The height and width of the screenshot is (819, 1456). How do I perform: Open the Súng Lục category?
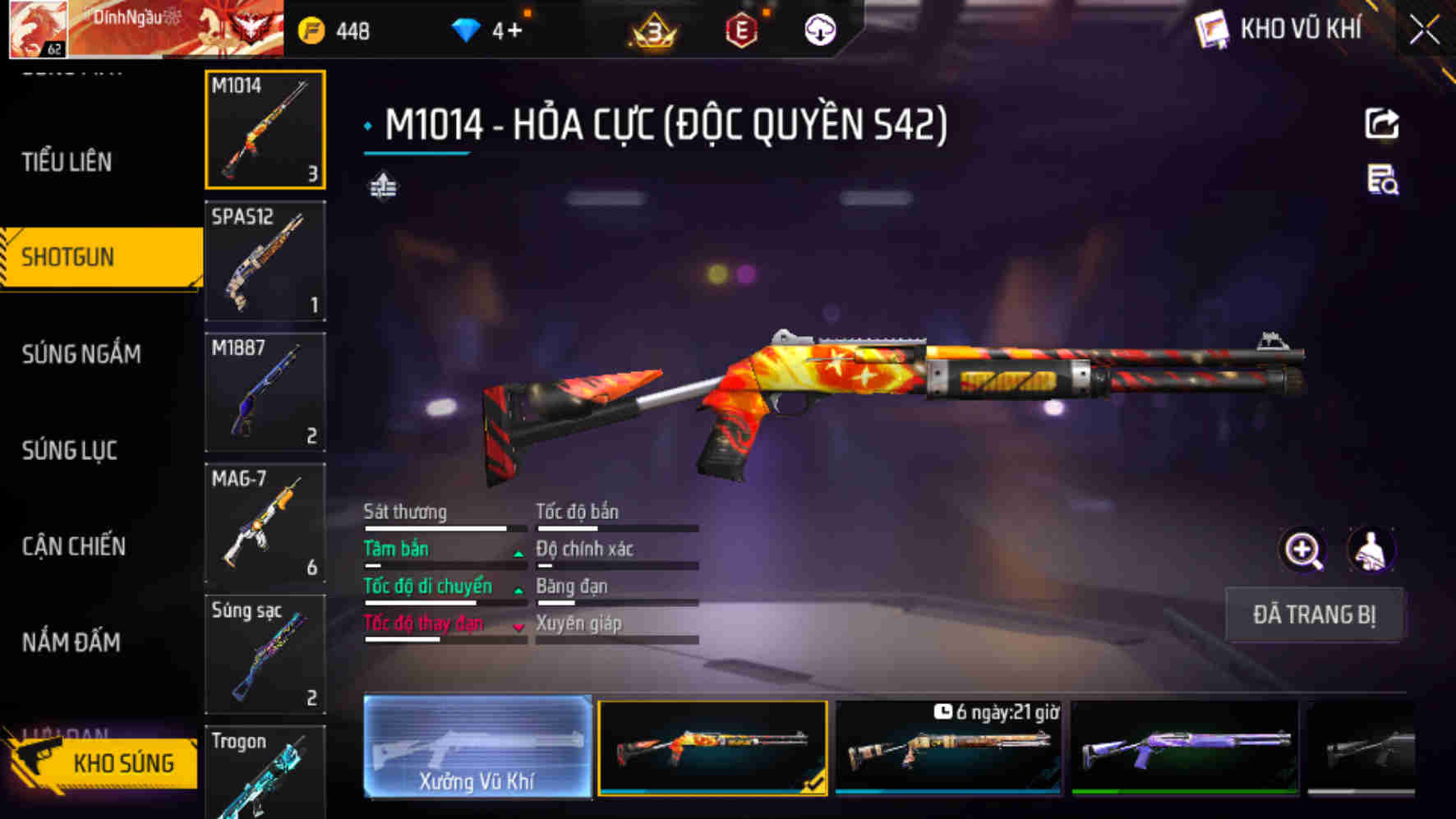click(x=70, y=450)
